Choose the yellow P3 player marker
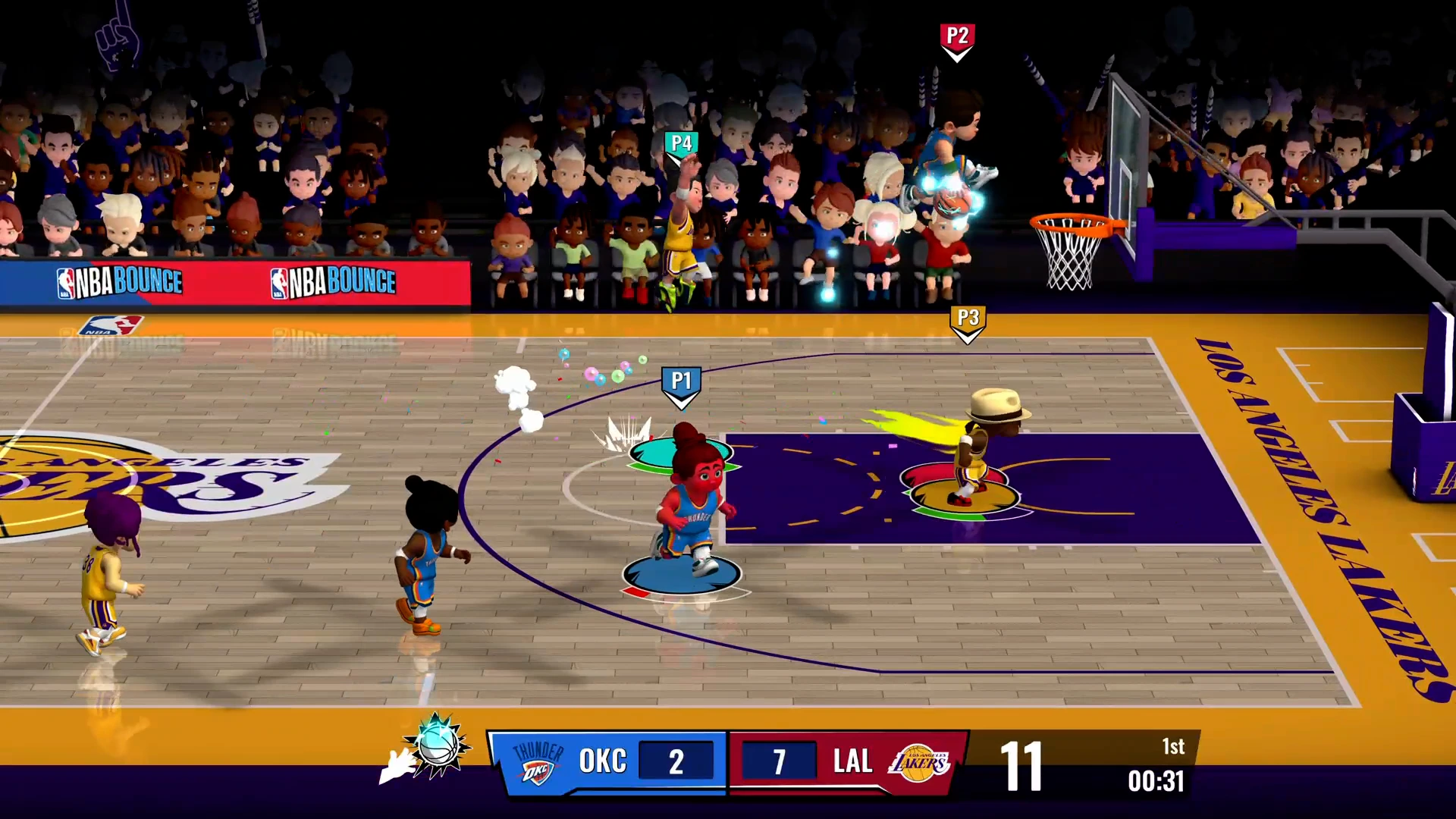This screenshot has height=819, width=1456. click(x=968, y=322)
